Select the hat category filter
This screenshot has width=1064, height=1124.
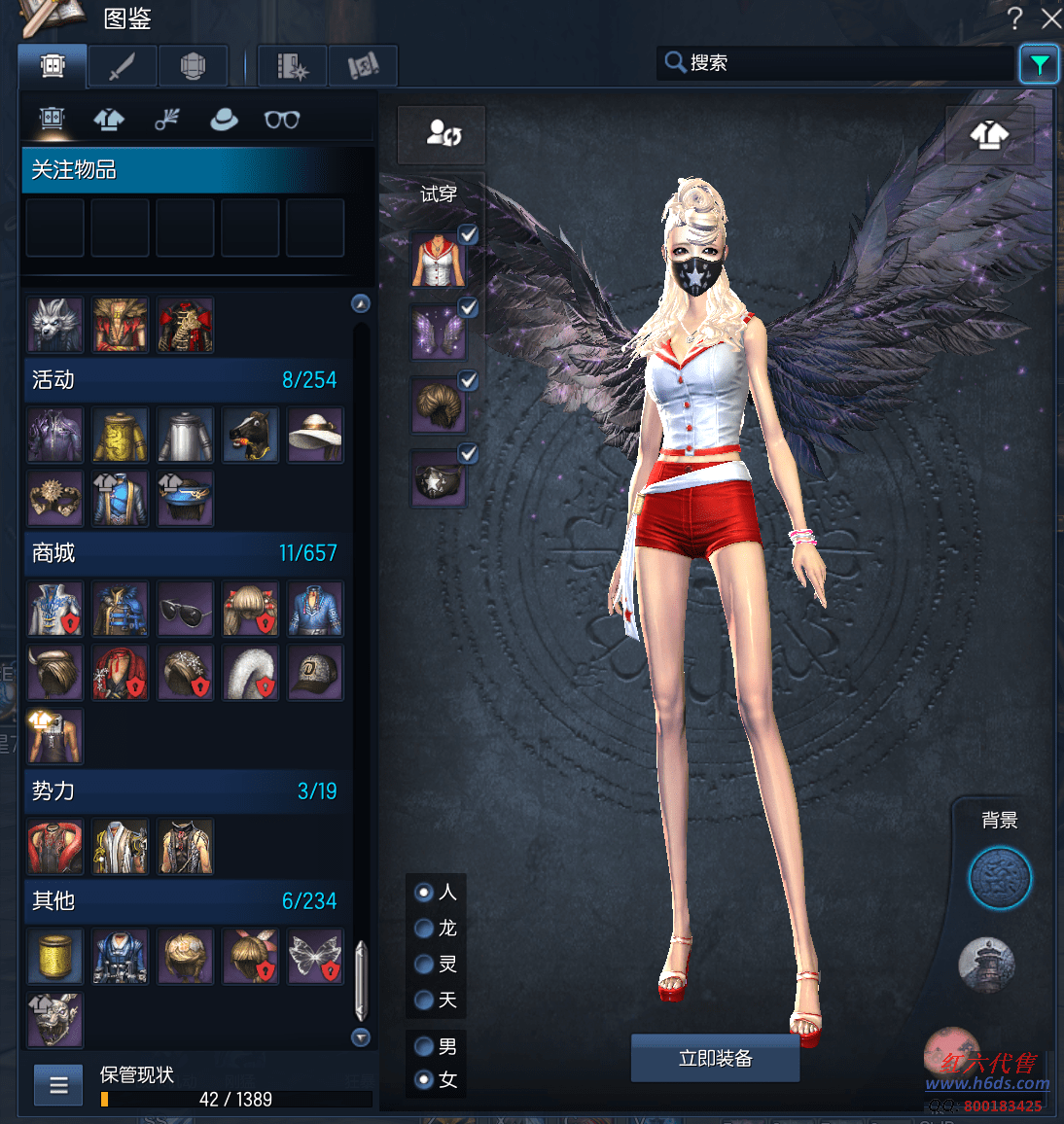point(224,120)
